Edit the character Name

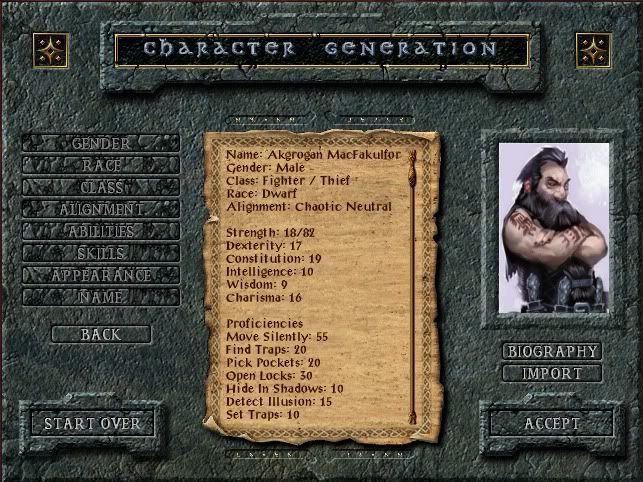[x=101, y=298]
